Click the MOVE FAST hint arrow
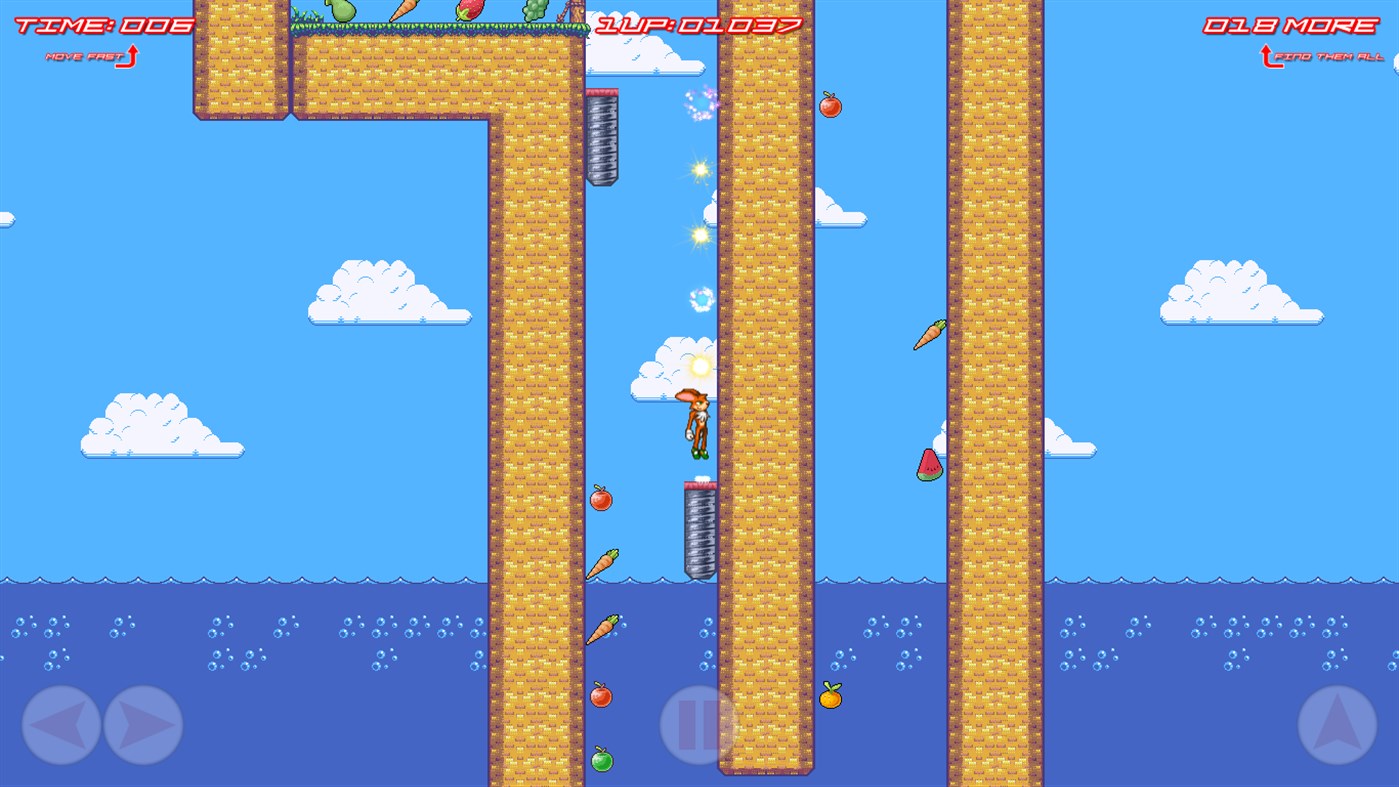 pyautogui.click(x=90, y=57)
